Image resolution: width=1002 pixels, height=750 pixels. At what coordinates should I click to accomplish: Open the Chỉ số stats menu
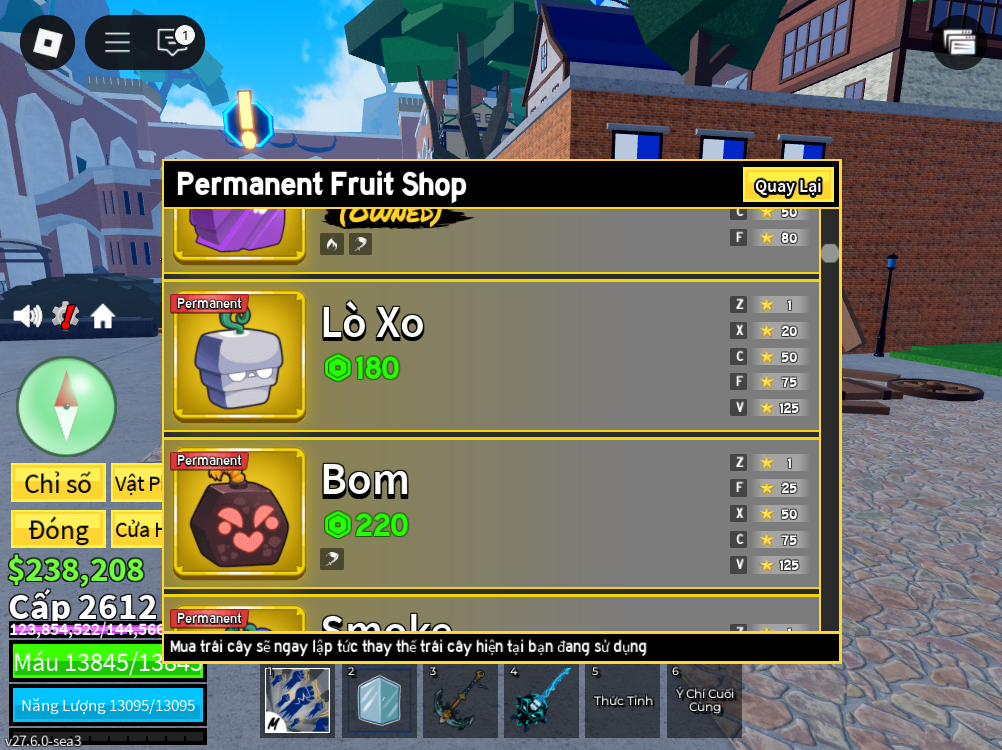click(x=58, y=483)
